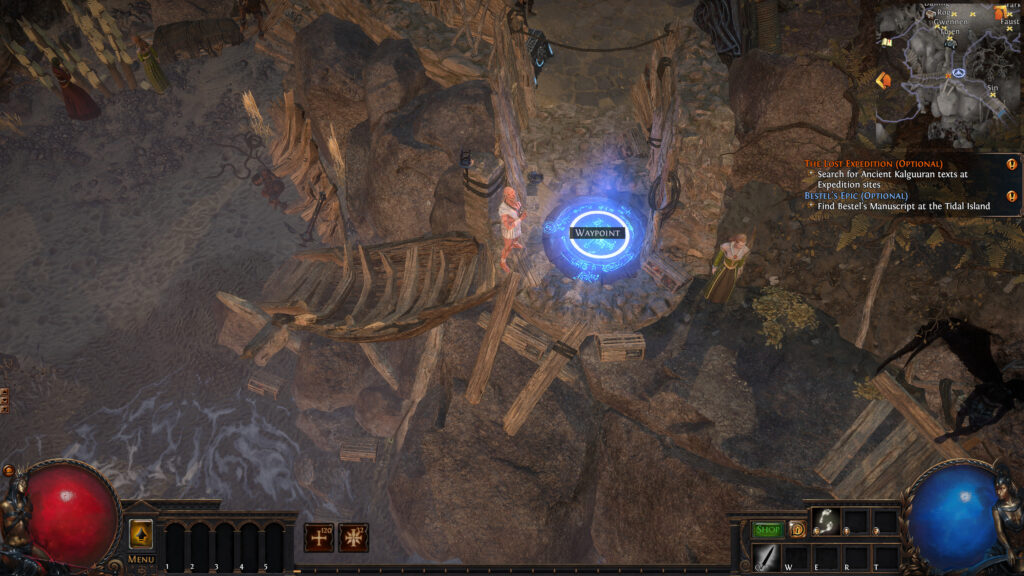
Task: Open the green Shop button
Action: click(x=767, y=529)
